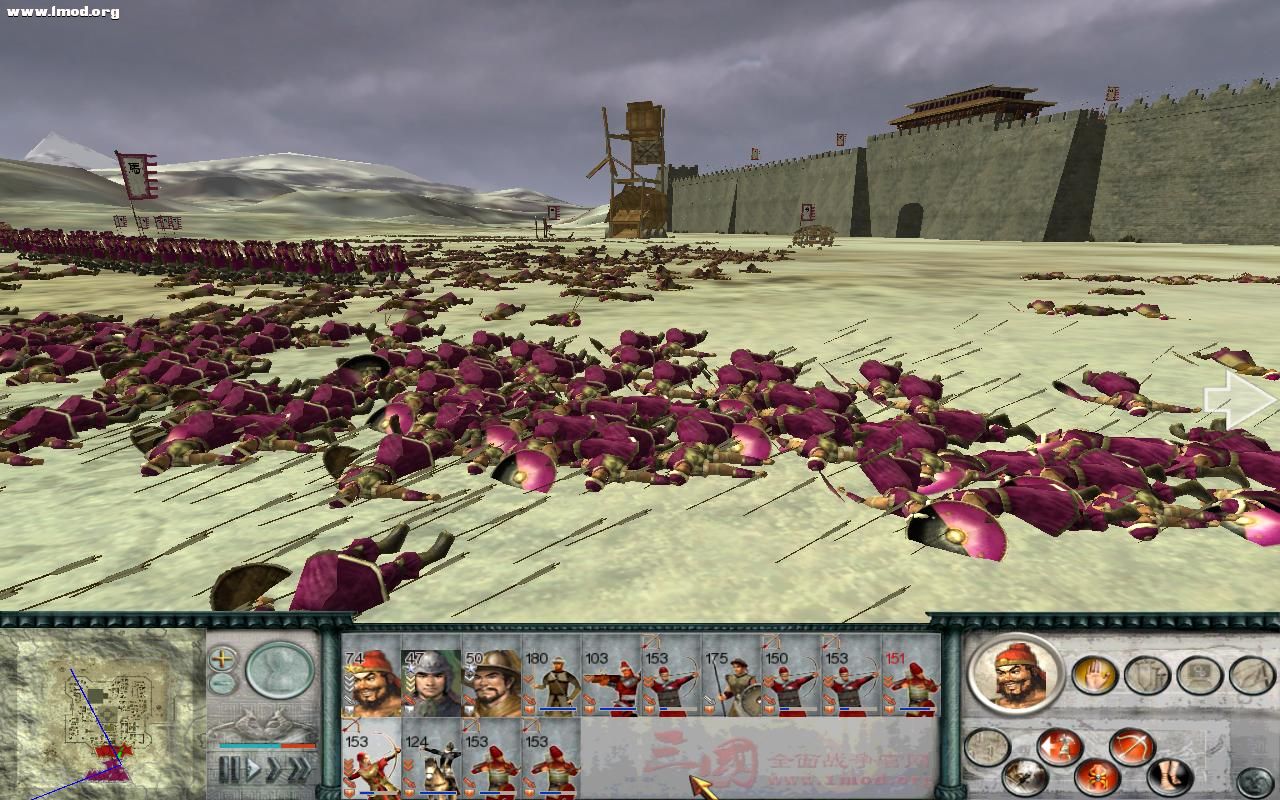Image resolution: width=1280 pixels, height=800 pixels.
Task: Toggle running with the bare feet button
Action: coord(1170,775)
